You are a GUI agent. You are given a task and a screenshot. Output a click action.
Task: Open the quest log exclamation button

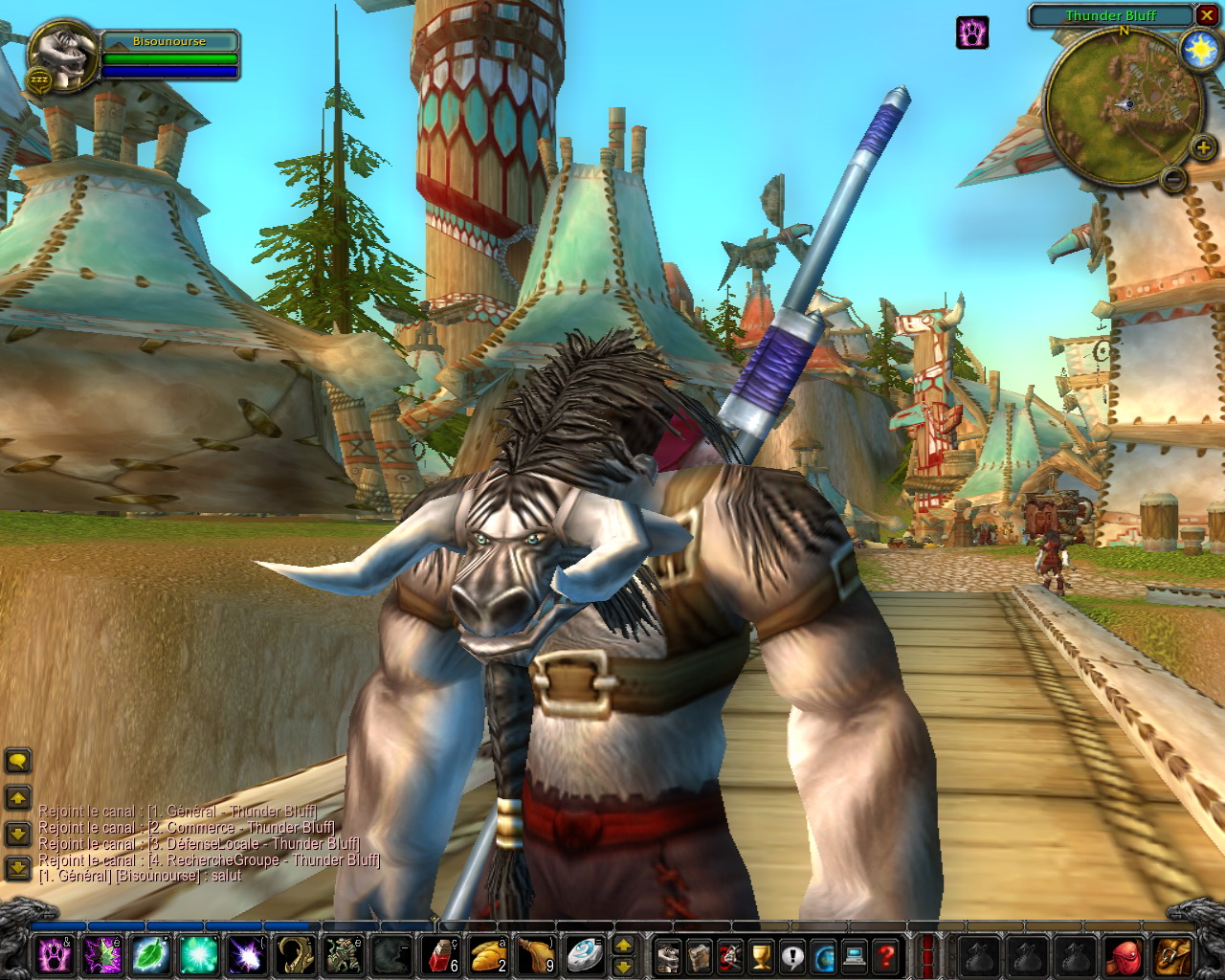tap(792, 955)
